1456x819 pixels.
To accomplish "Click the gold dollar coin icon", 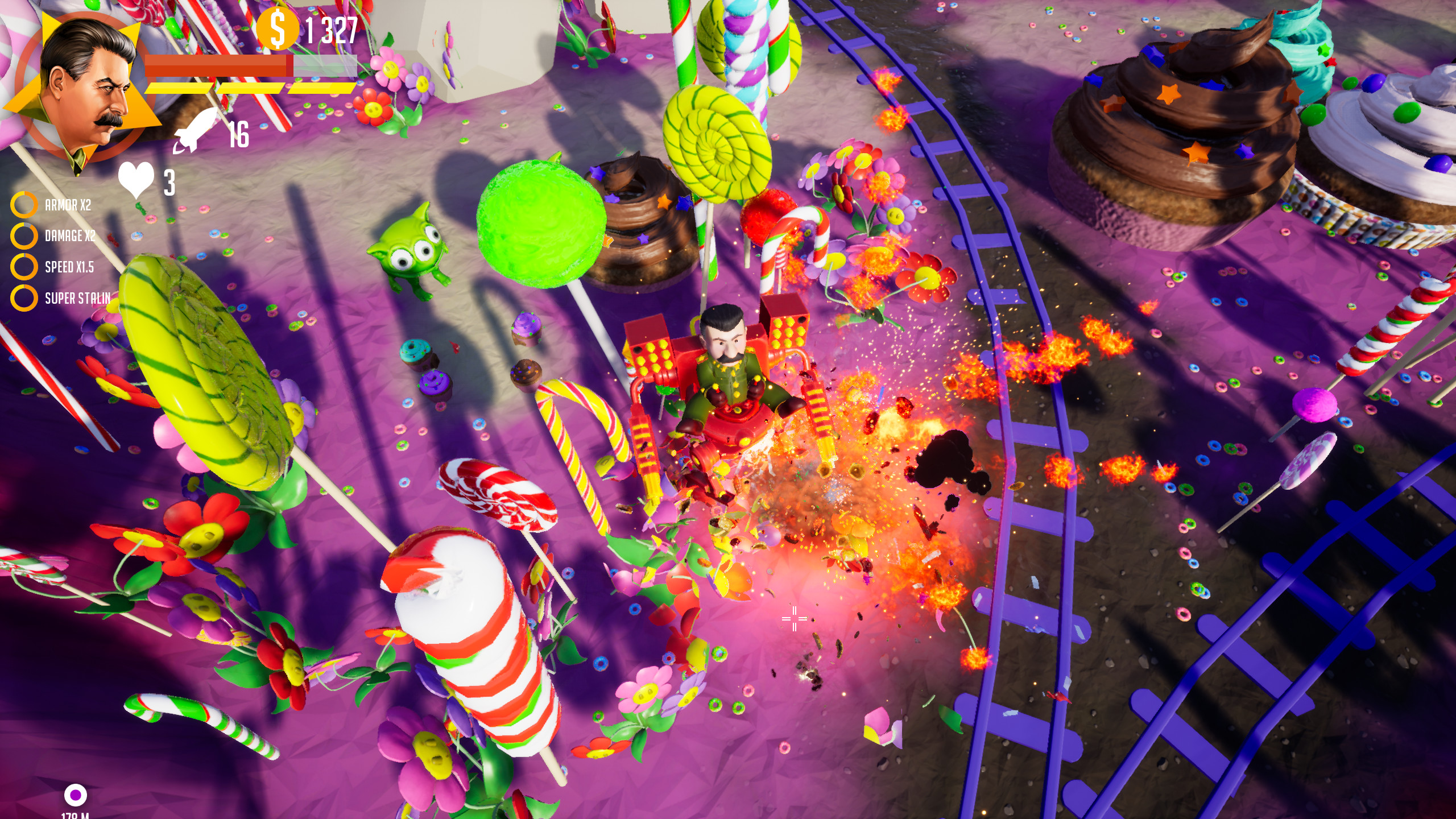I will coord(278,27).
